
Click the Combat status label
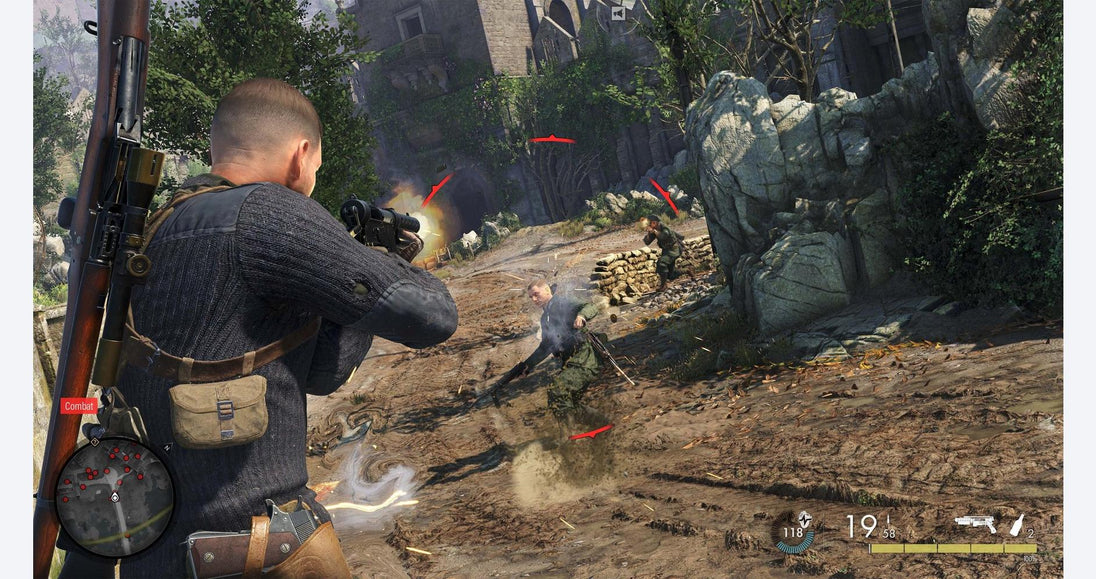79,406
